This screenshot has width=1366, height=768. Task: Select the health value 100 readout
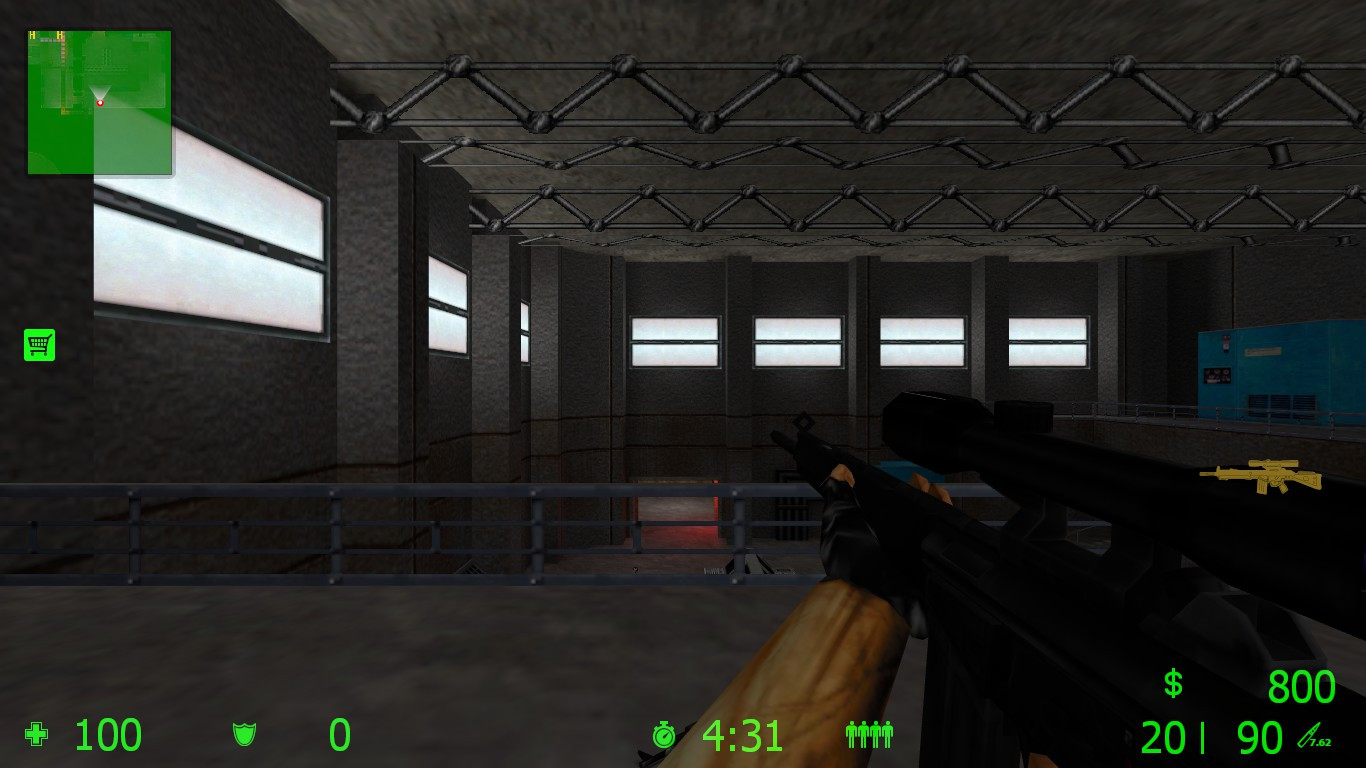coord(107,735)
